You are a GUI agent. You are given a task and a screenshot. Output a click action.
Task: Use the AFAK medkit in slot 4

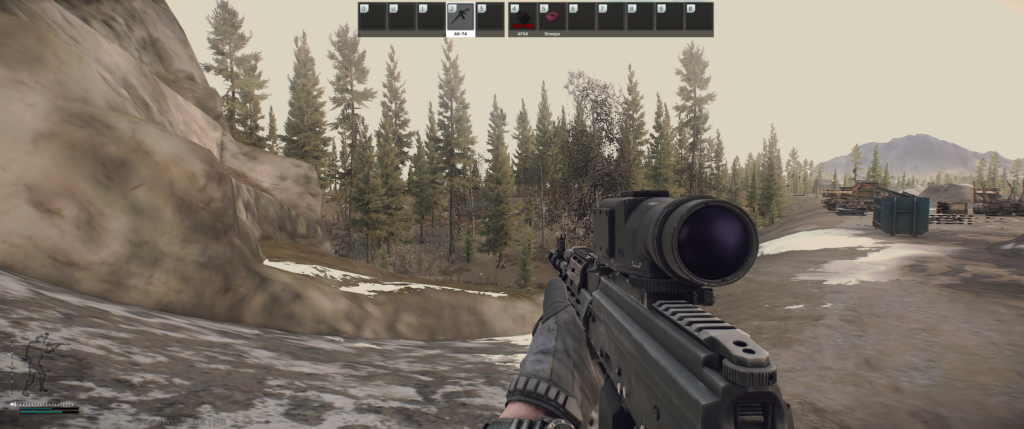522,18
